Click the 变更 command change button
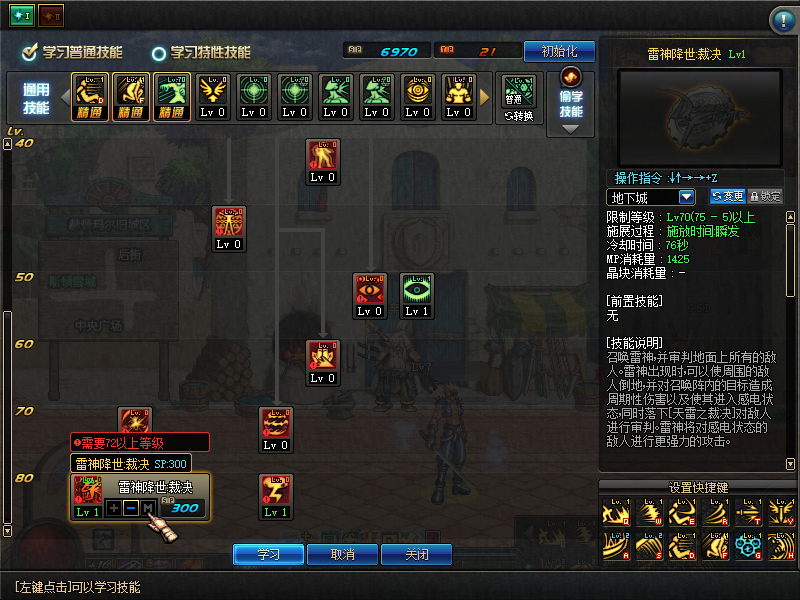Image resolution: width=800 pixels, height=600 pixels. click(727, 197)
